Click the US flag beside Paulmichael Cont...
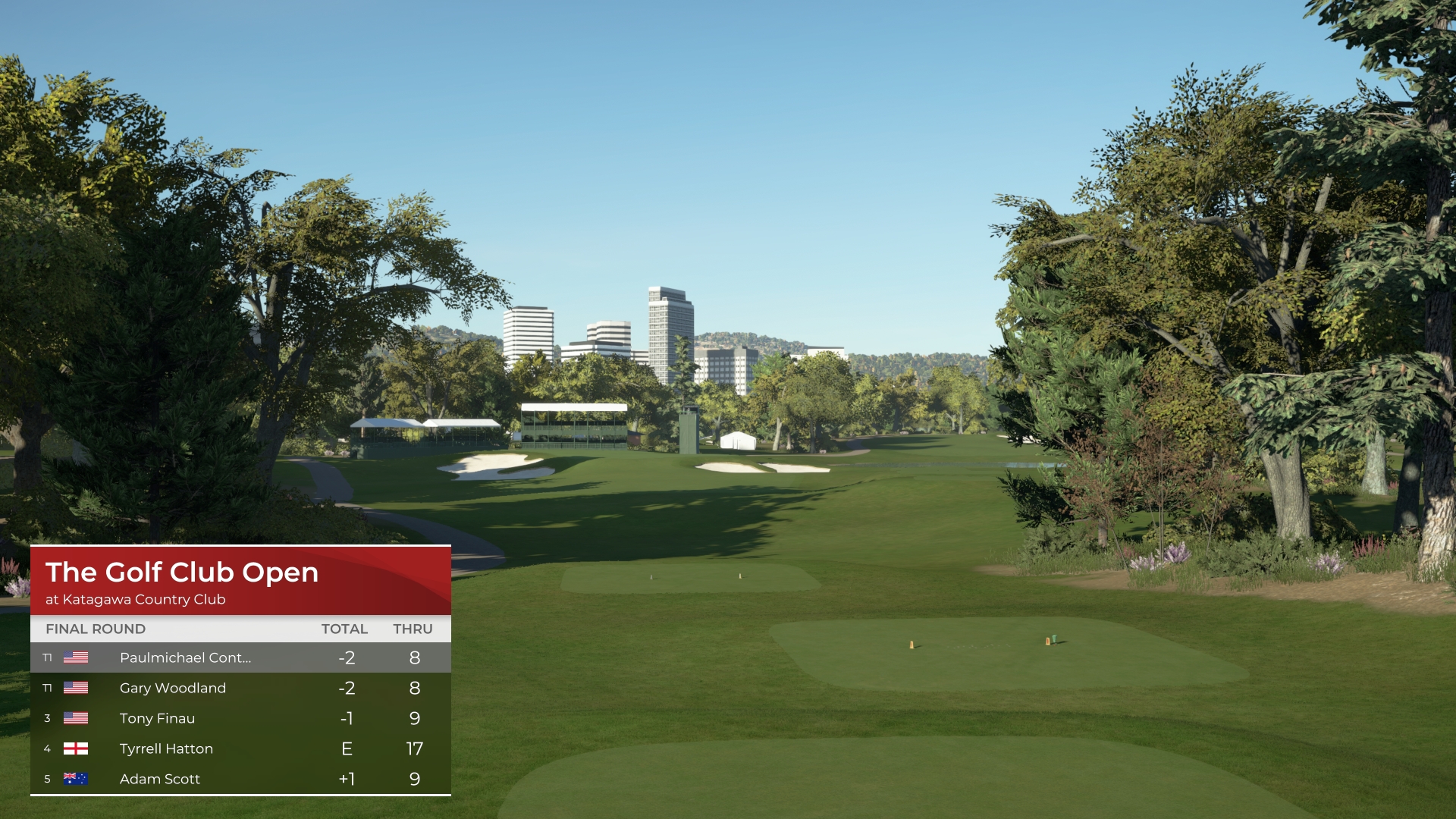This screenshot has height=819, width=1456. [x=76, y=658]
